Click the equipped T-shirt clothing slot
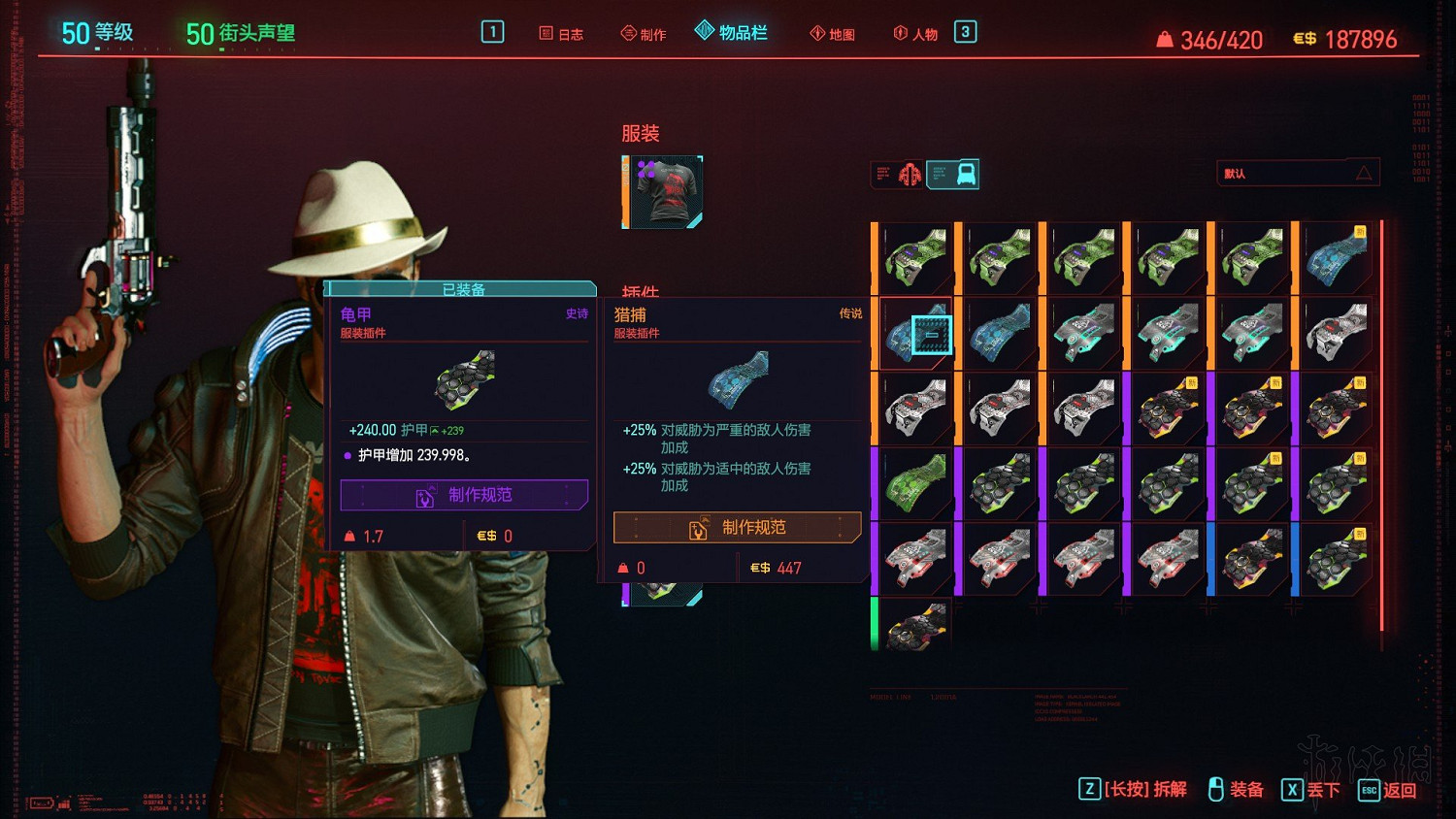1456x819 pixels. [663, 192]
